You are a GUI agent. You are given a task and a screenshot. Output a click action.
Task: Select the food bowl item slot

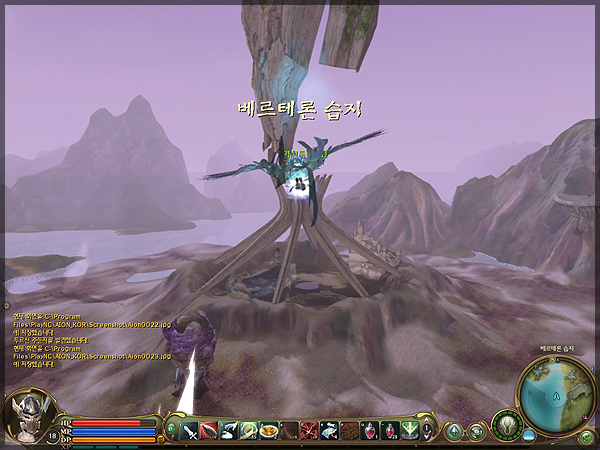click(x=268, y=430)
